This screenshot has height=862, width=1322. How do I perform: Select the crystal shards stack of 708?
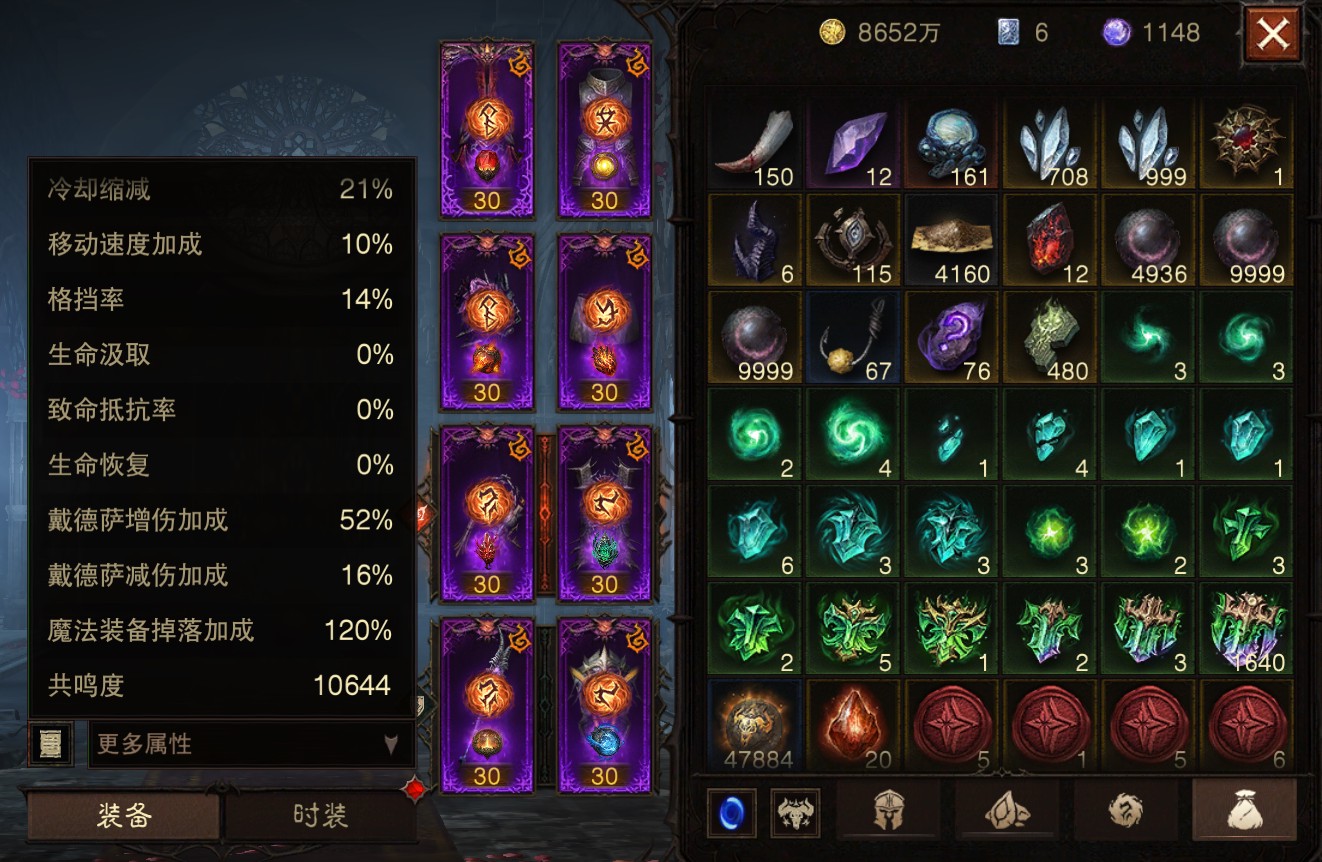pyautogui.click(x=1049, y=145)
